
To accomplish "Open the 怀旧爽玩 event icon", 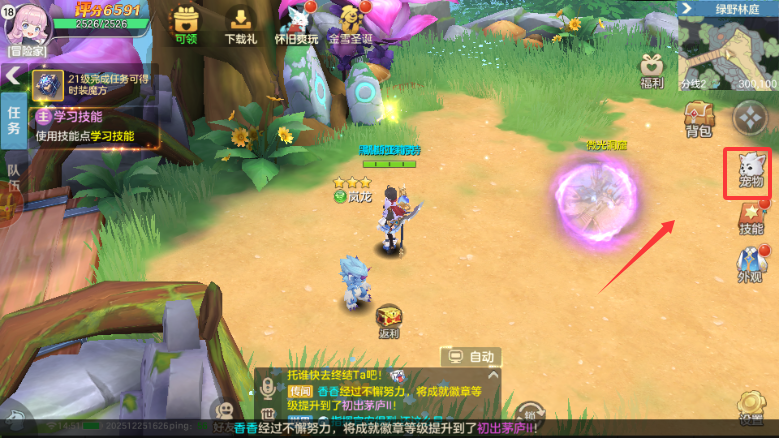I will pos(299,25).
